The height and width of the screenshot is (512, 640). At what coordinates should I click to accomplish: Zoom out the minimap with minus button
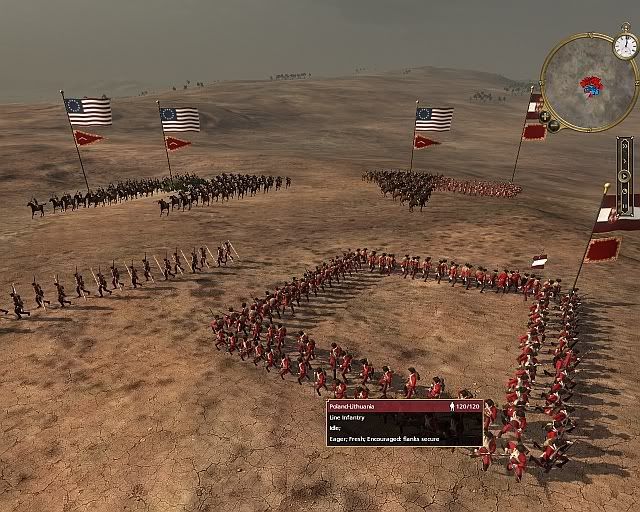click(x=554, y=126)
